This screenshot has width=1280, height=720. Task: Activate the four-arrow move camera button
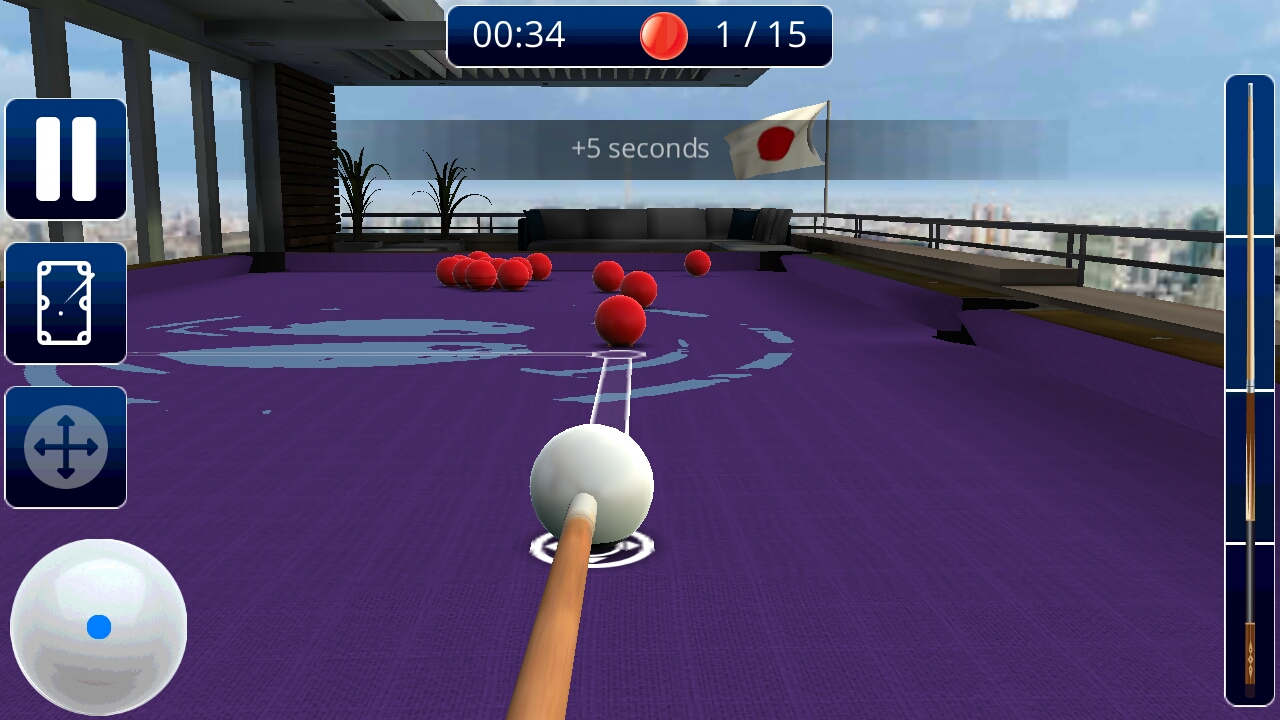click(x=66, y=447)
